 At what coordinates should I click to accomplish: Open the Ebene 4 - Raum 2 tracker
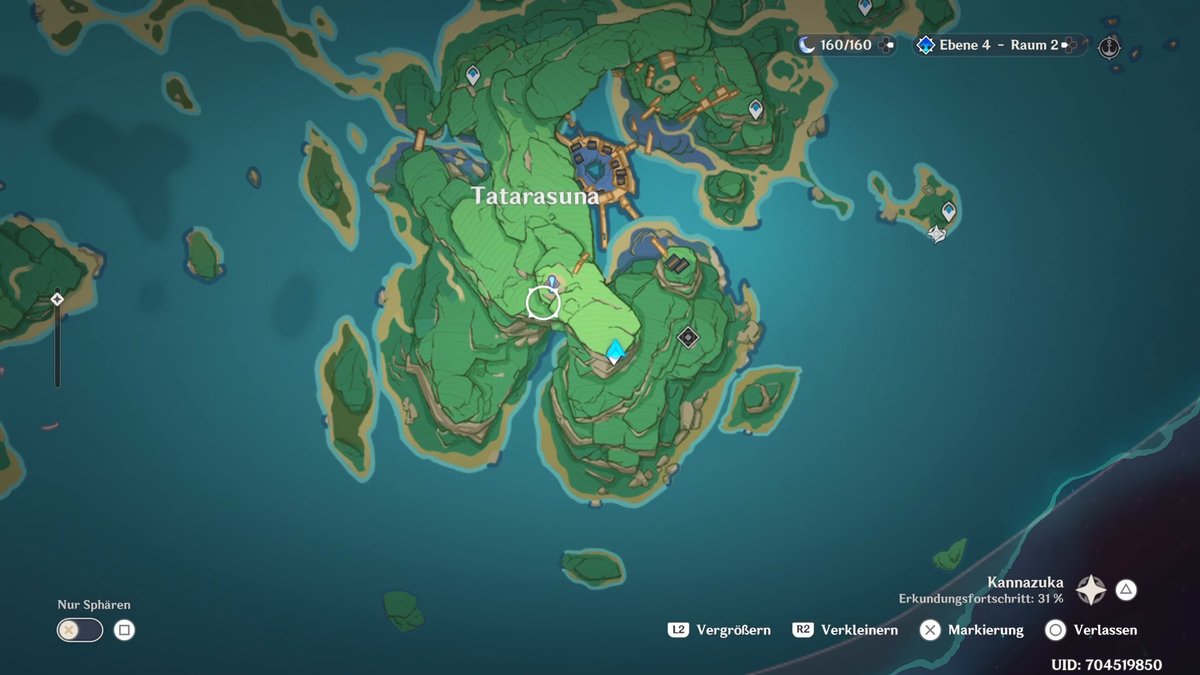coord(998,45)
